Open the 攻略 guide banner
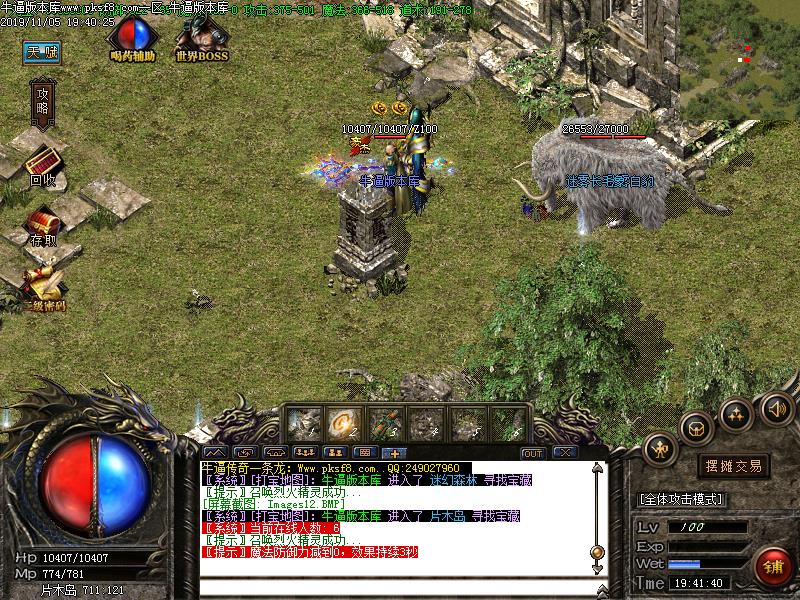The height and width of the screenshot is (600, 800). 43,99
